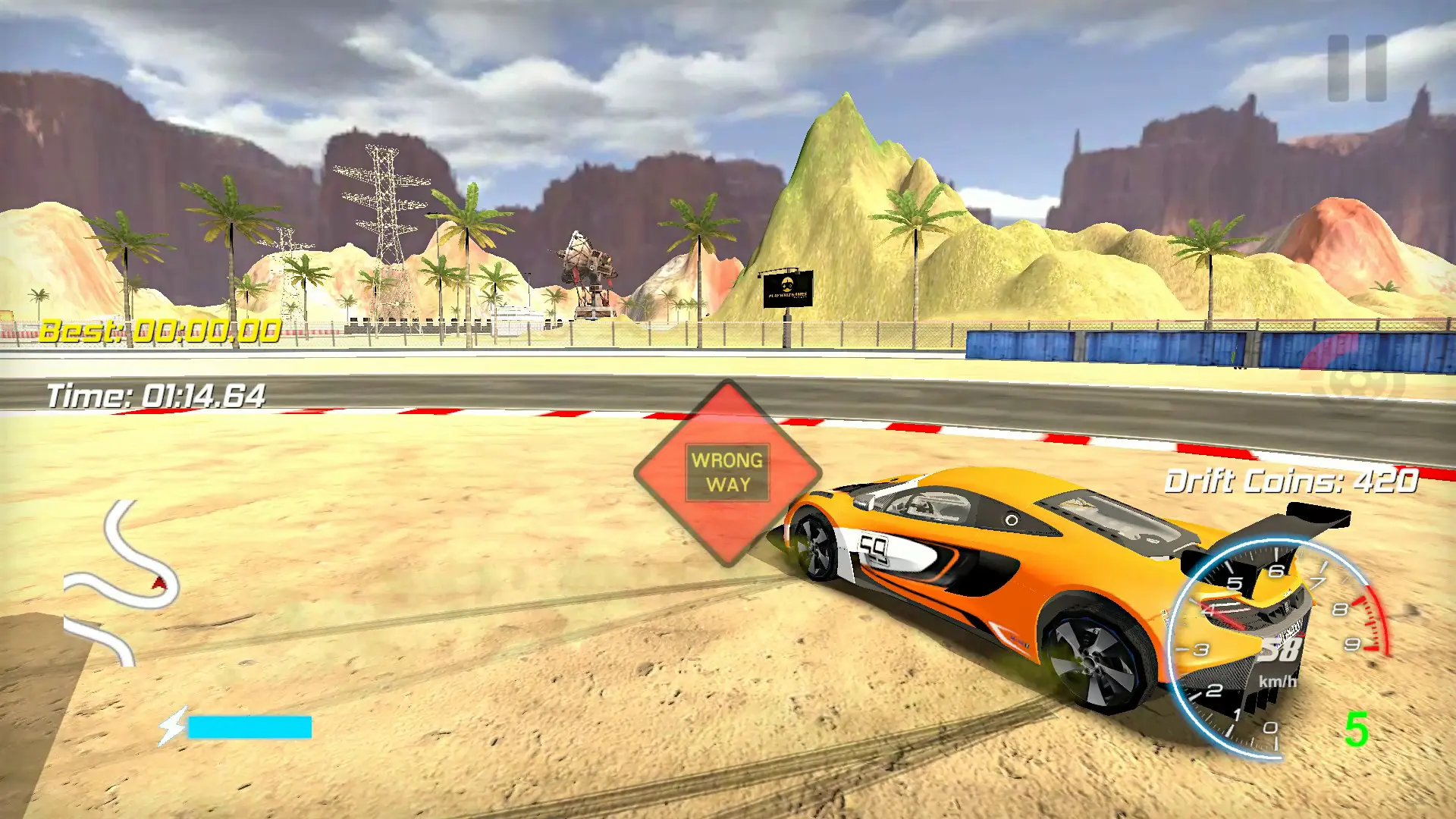Screen dimensions: 1456x819
Task: Open the Best time record display
Action: coord(161,331)
